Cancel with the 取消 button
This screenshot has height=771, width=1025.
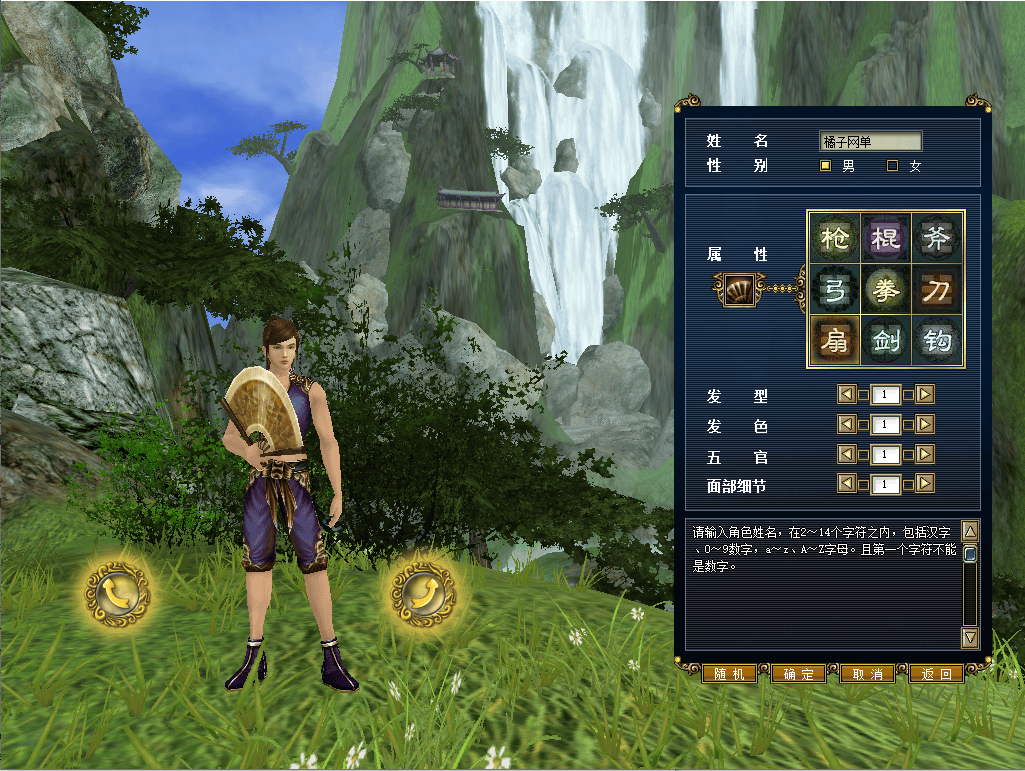click(867, 674)
